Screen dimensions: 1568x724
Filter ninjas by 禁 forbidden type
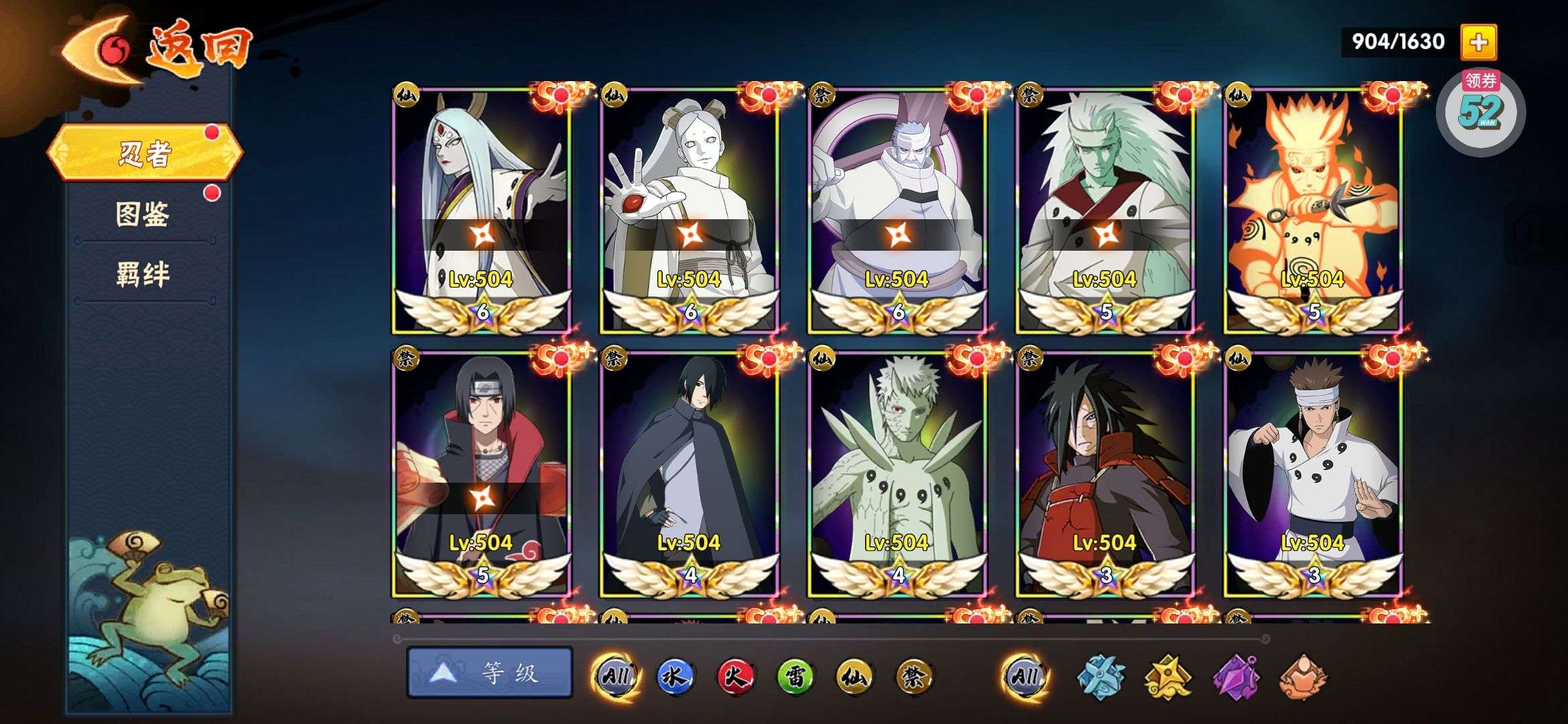click(x=914, y=676)
